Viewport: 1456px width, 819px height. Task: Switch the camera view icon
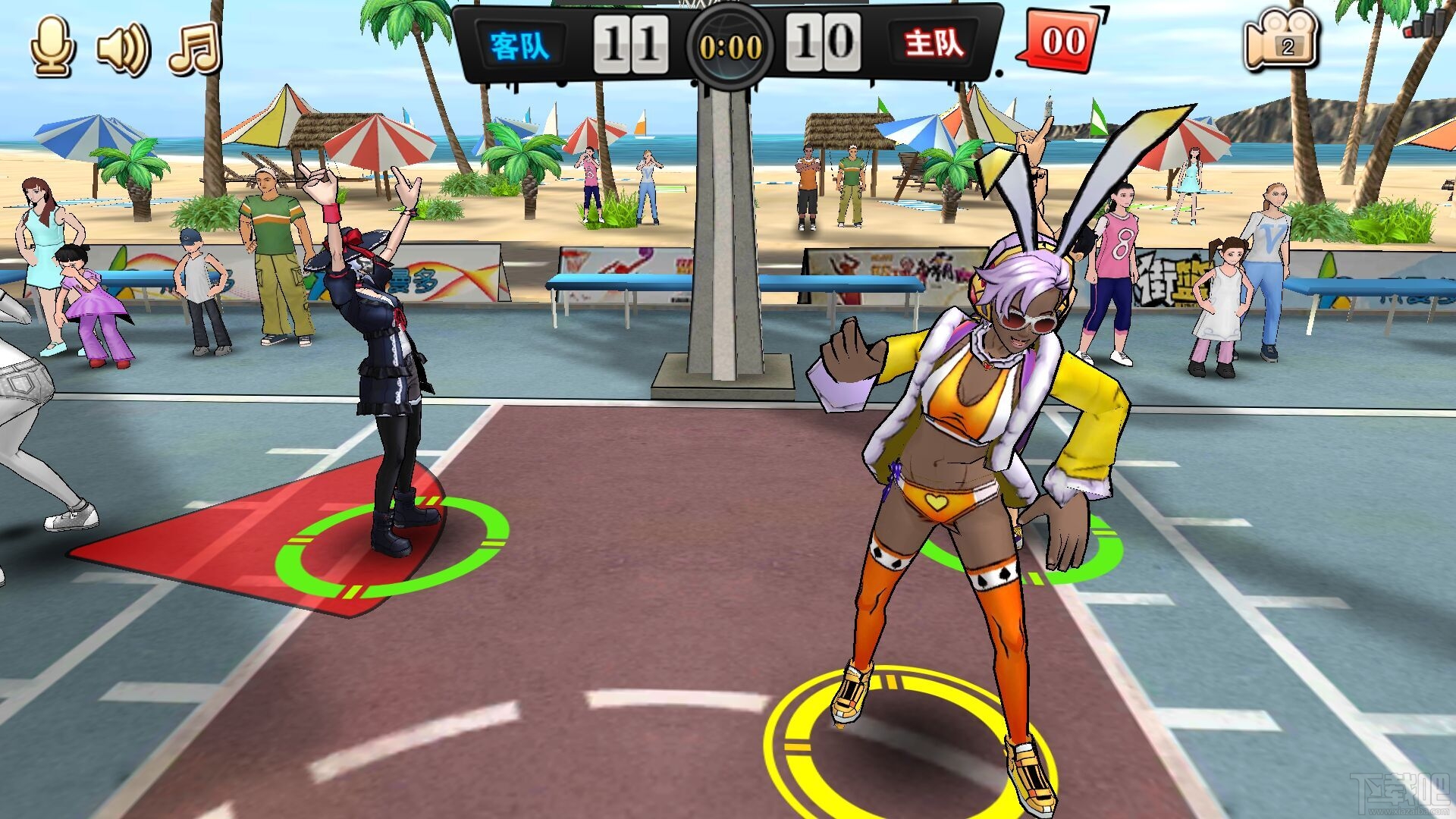point(1281,42)
